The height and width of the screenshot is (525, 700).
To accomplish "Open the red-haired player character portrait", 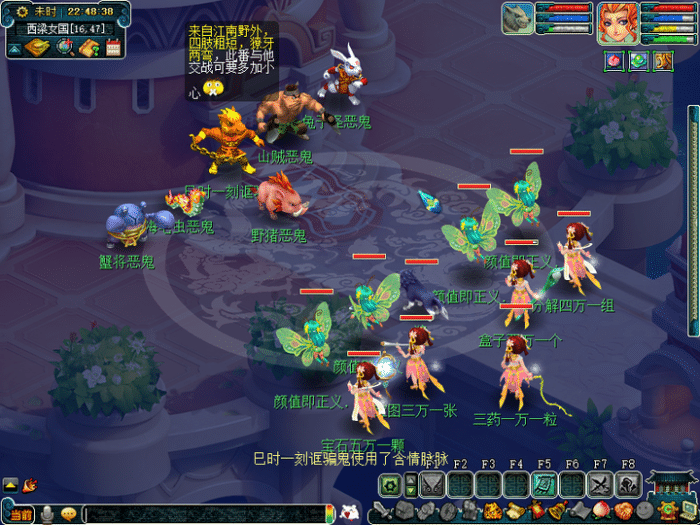I will pos(617,22).
